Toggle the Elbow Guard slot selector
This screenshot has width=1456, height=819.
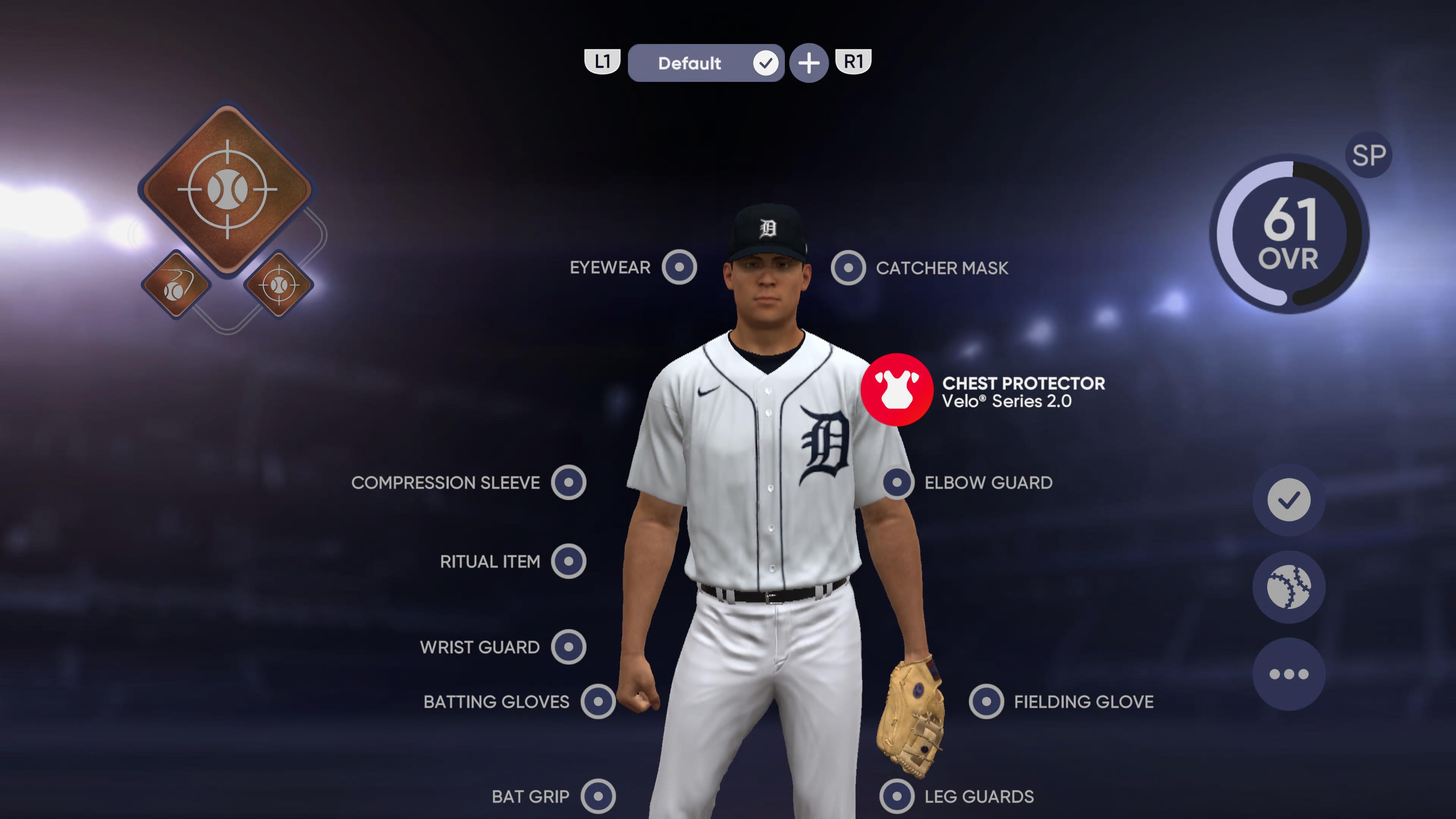896,483
